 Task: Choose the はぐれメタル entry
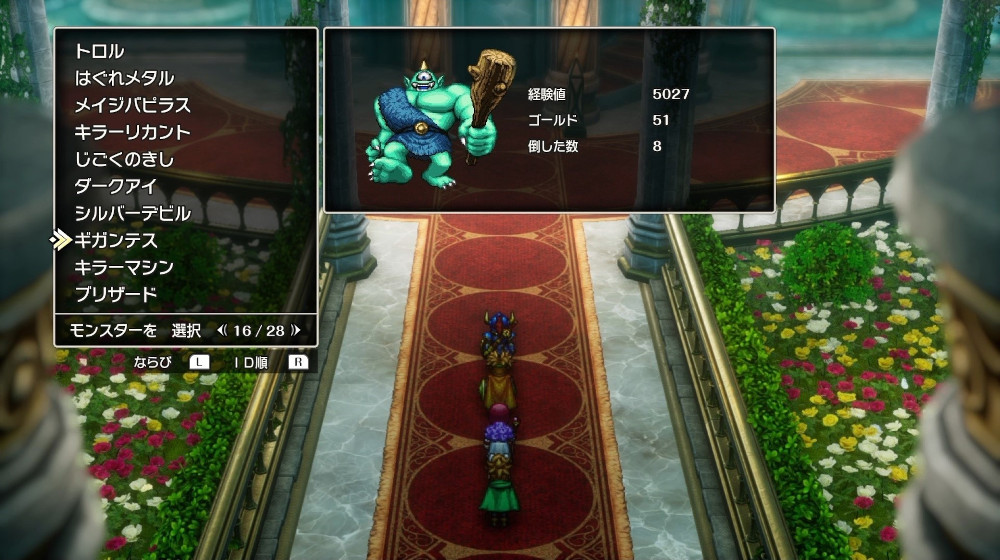pyautogui.click(x=124, y=78)
